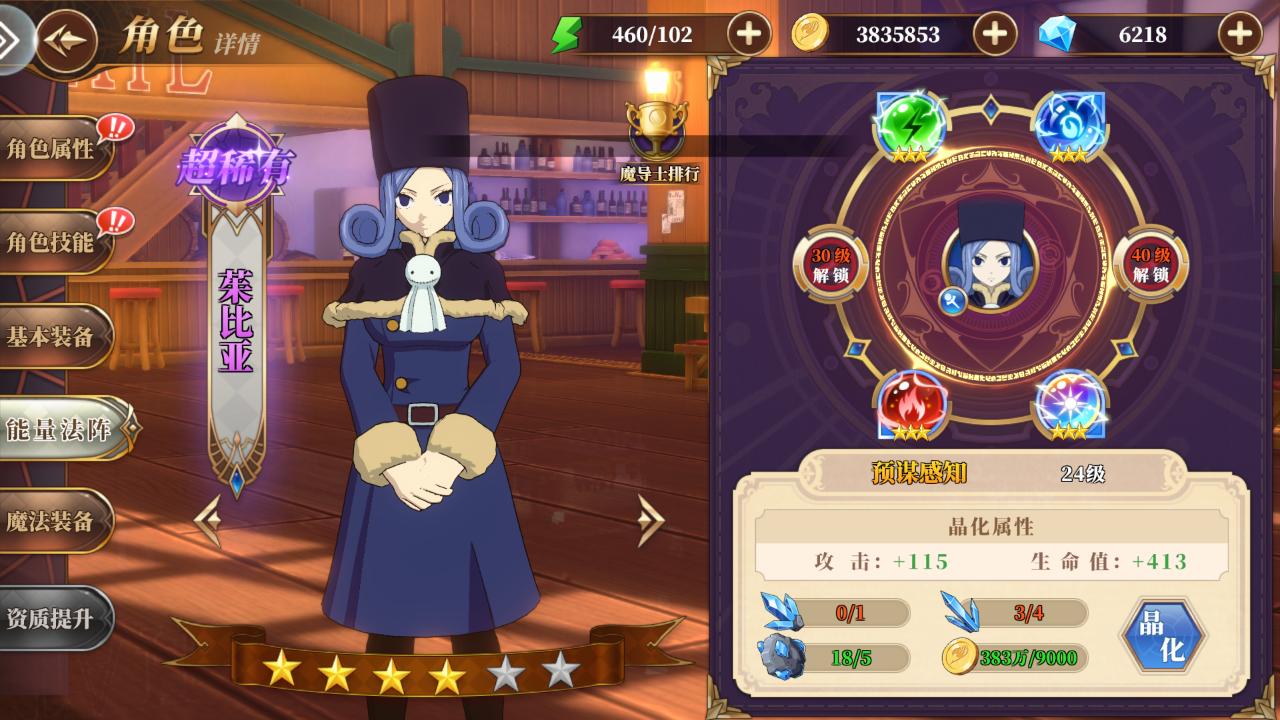Open the 角色属性 tab

pyautogui.click(x=52, y=149)
